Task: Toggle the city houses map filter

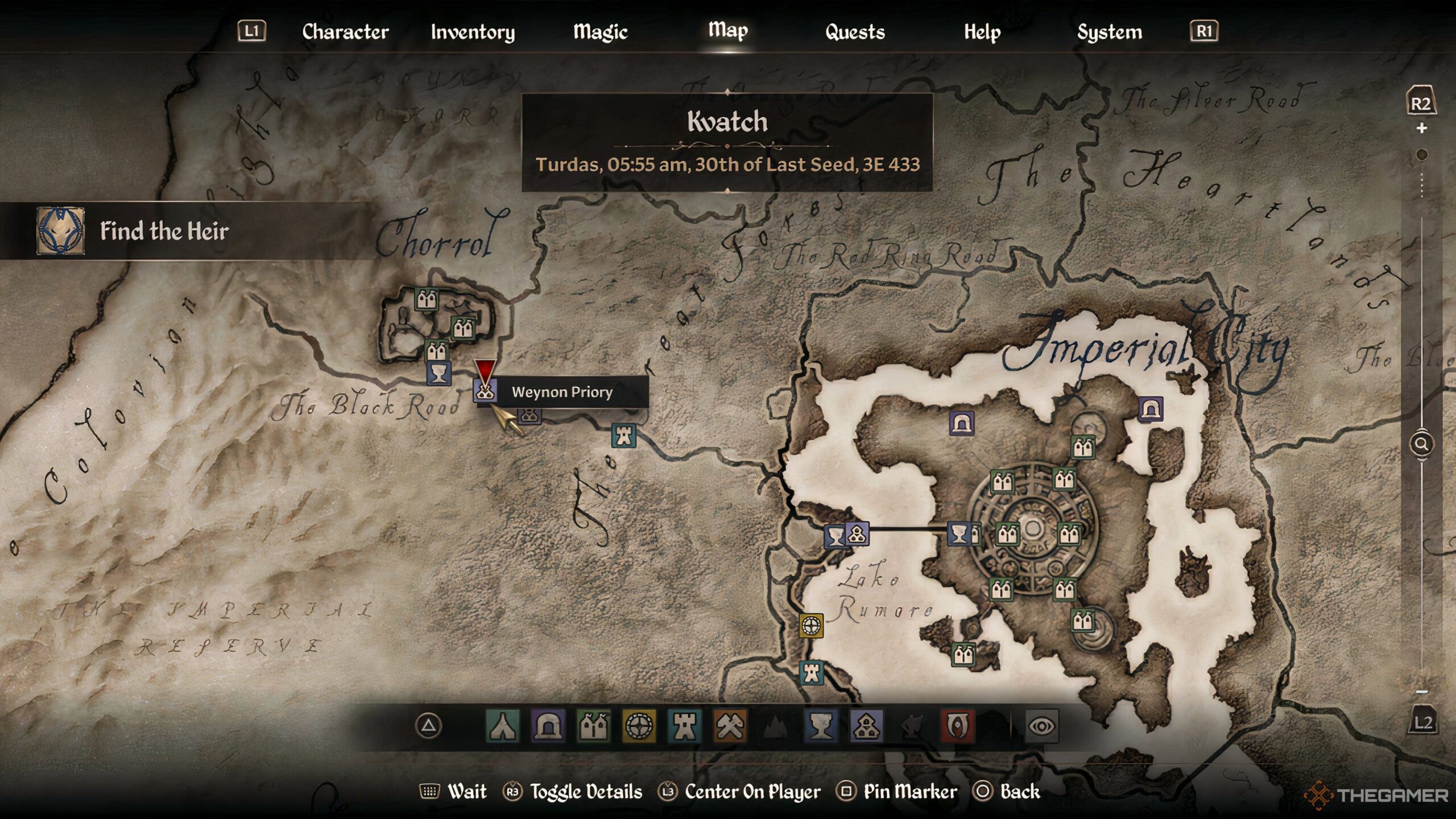Action: tap(593, 726)
